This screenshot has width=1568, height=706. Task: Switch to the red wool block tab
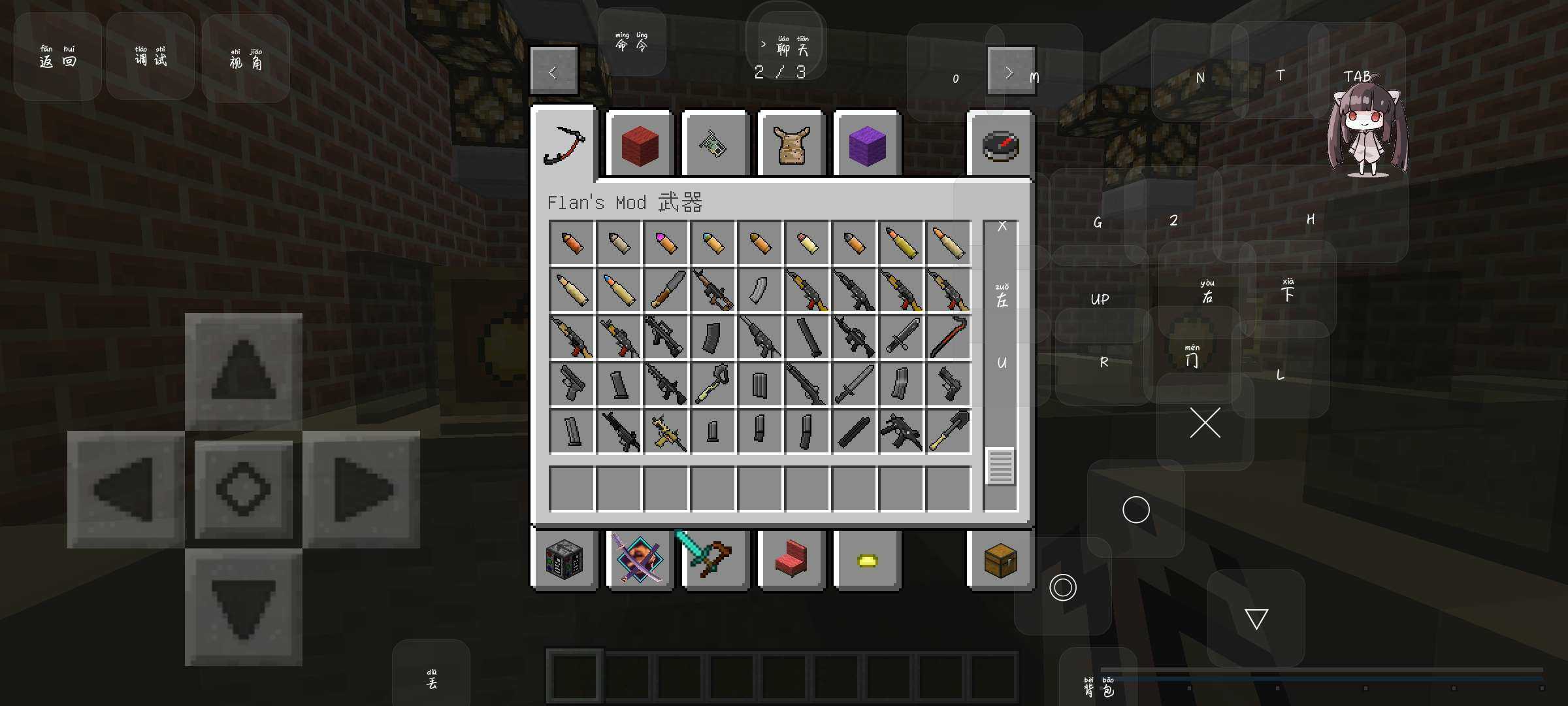640,144
